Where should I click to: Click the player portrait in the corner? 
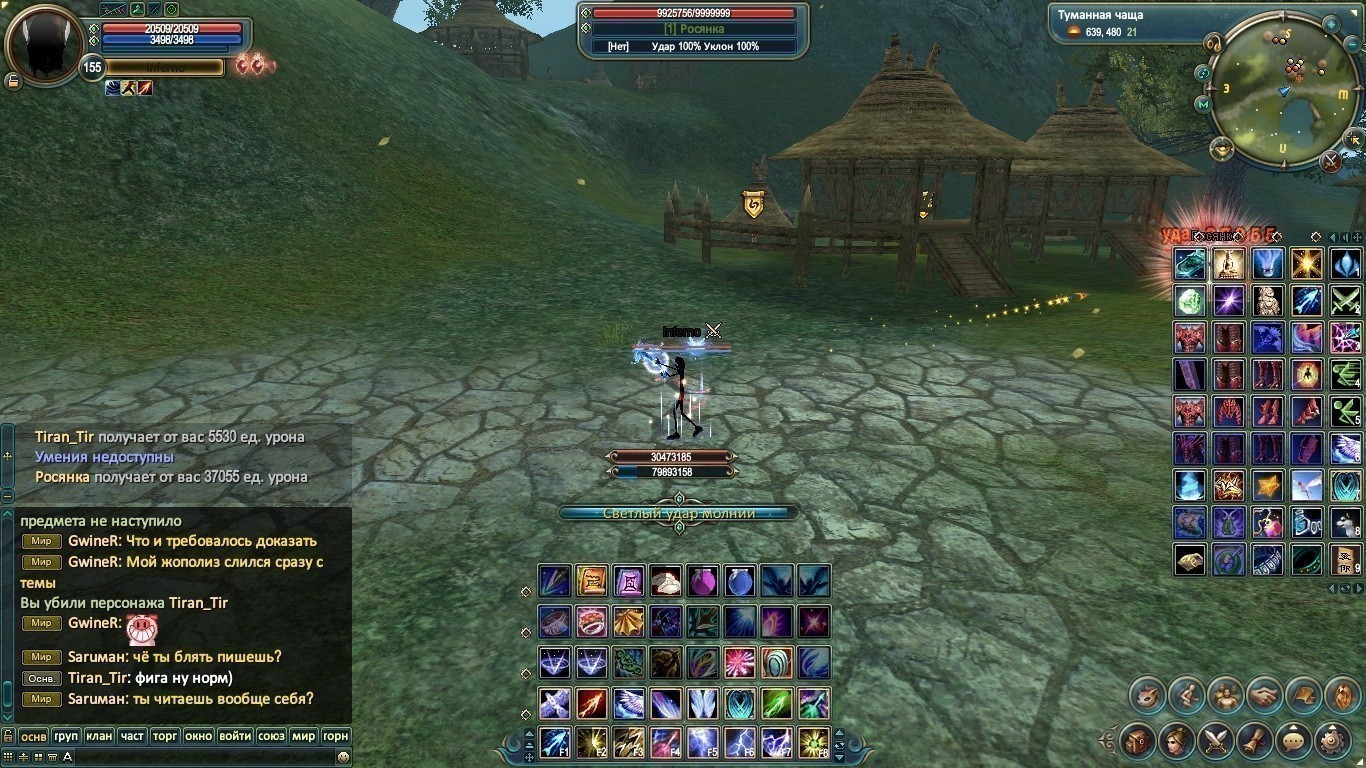(x=44, y=46)
